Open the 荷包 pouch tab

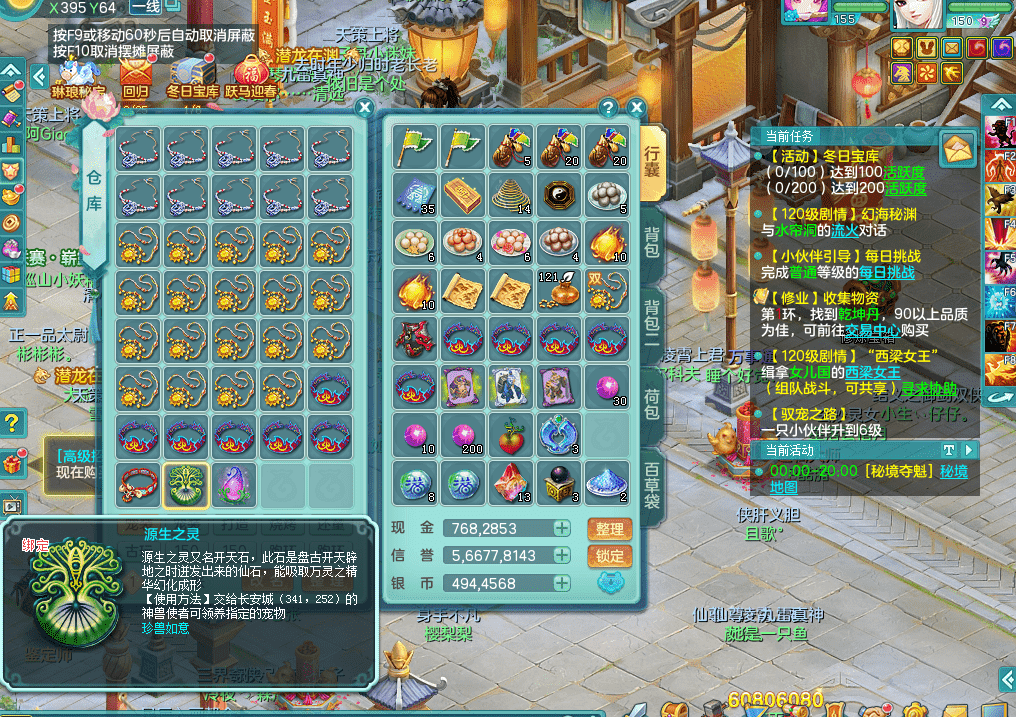pyautogui.click(x=652, y=400)
